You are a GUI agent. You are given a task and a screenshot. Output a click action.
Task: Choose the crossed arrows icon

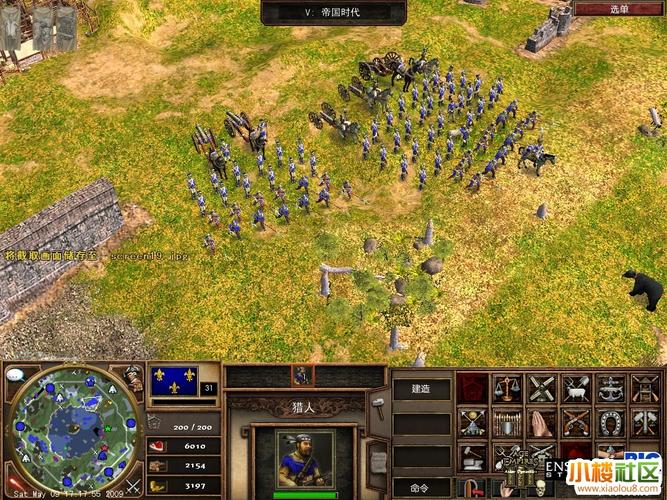[473, 422]
